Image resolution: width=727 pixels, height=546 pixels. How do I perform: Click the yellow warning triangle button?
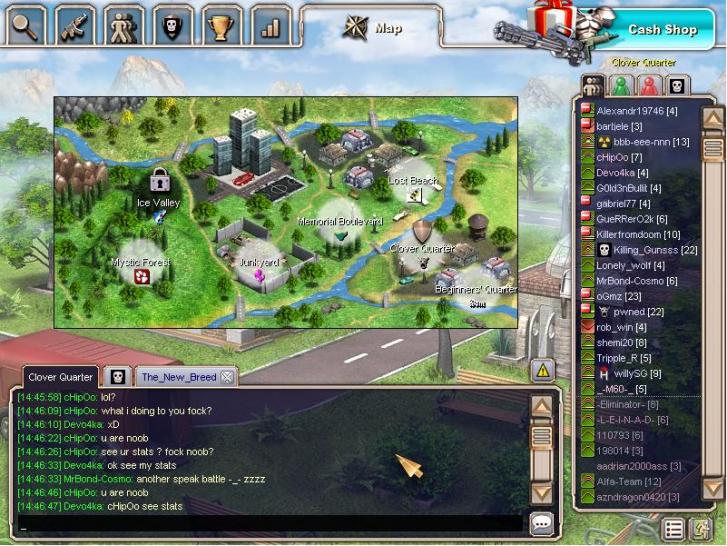[542, 370]
